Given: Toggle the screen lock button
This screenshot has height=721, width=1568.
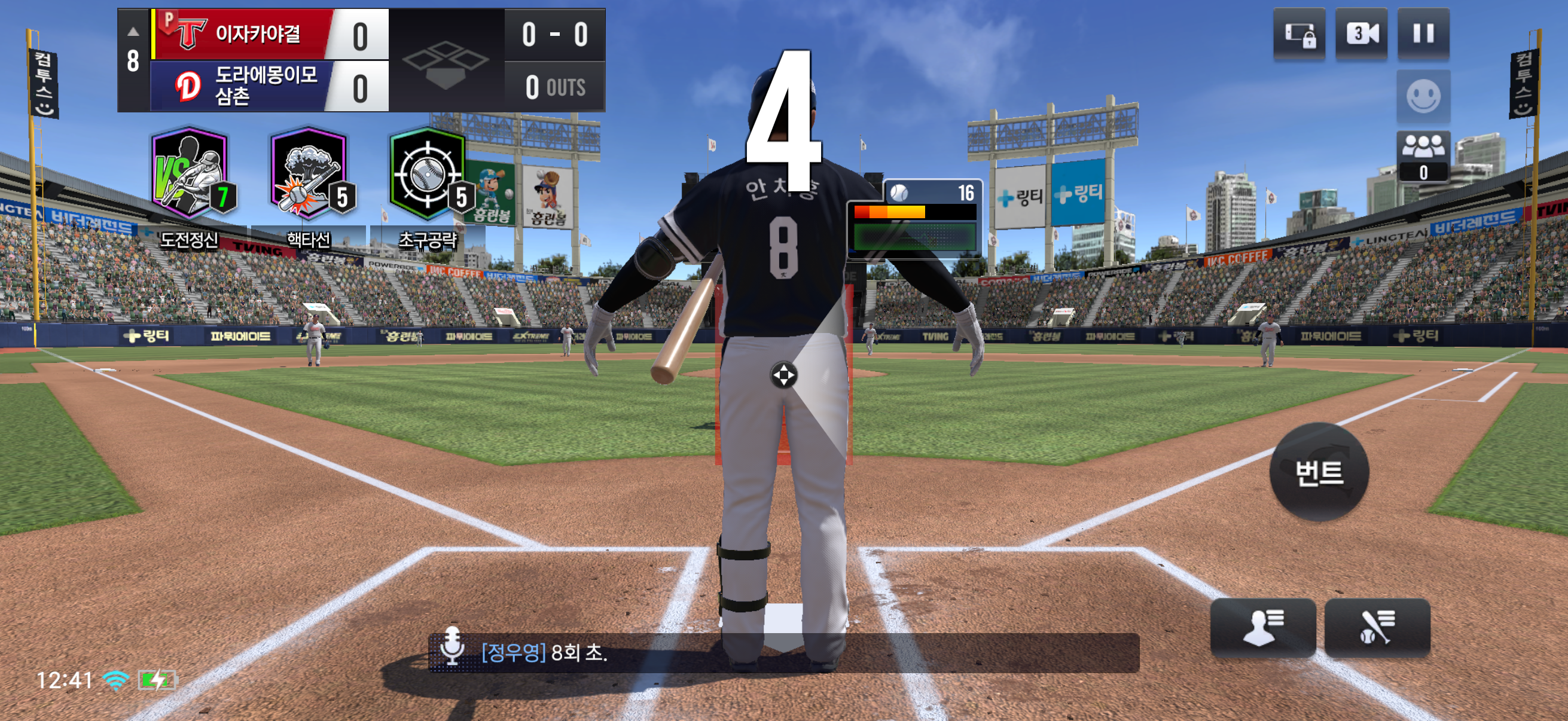Looking at the screenshot, I should (1299, 33).
